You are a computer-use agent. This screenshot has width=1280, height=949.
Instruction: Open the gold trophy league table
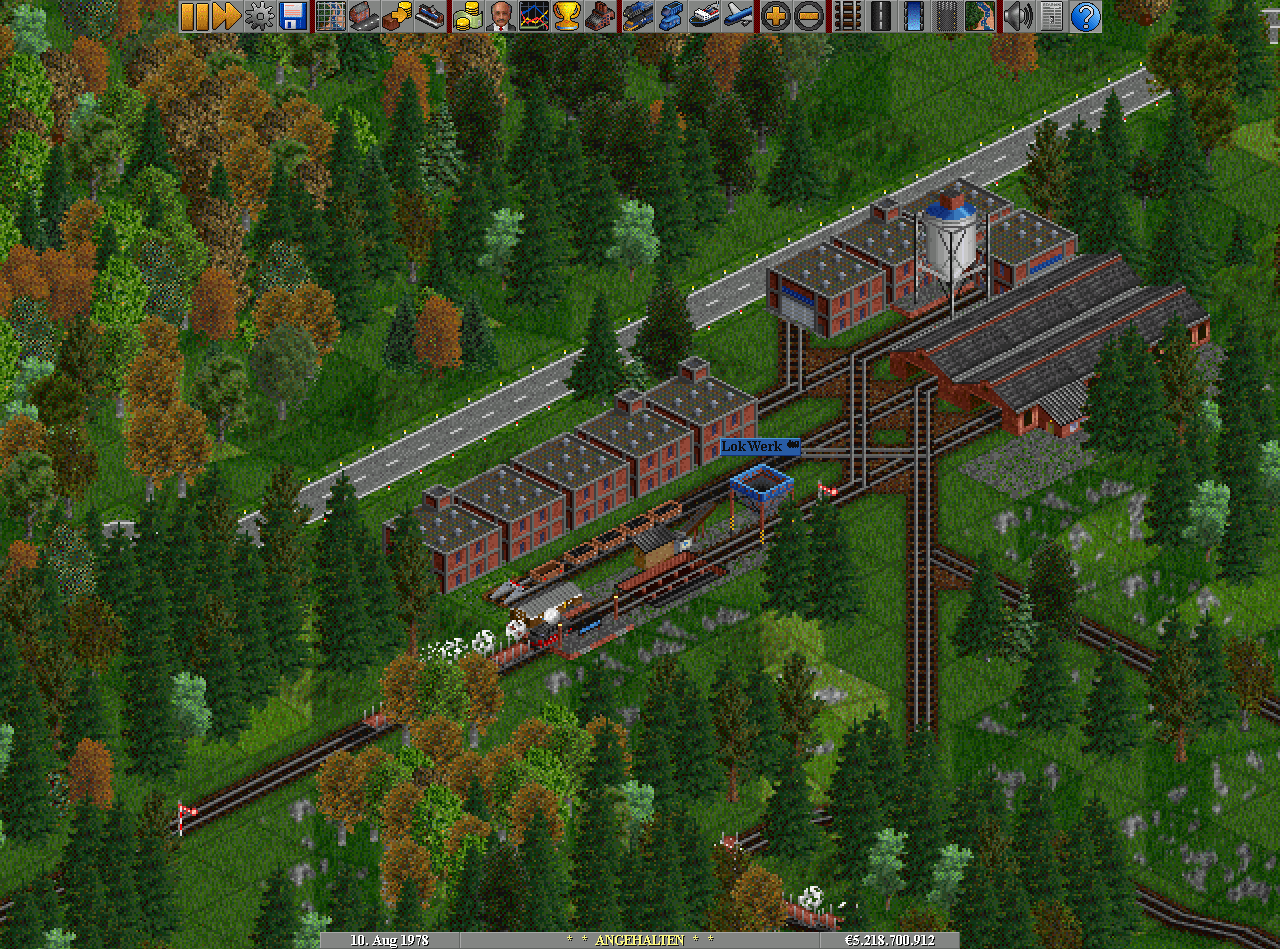[567, 16]
